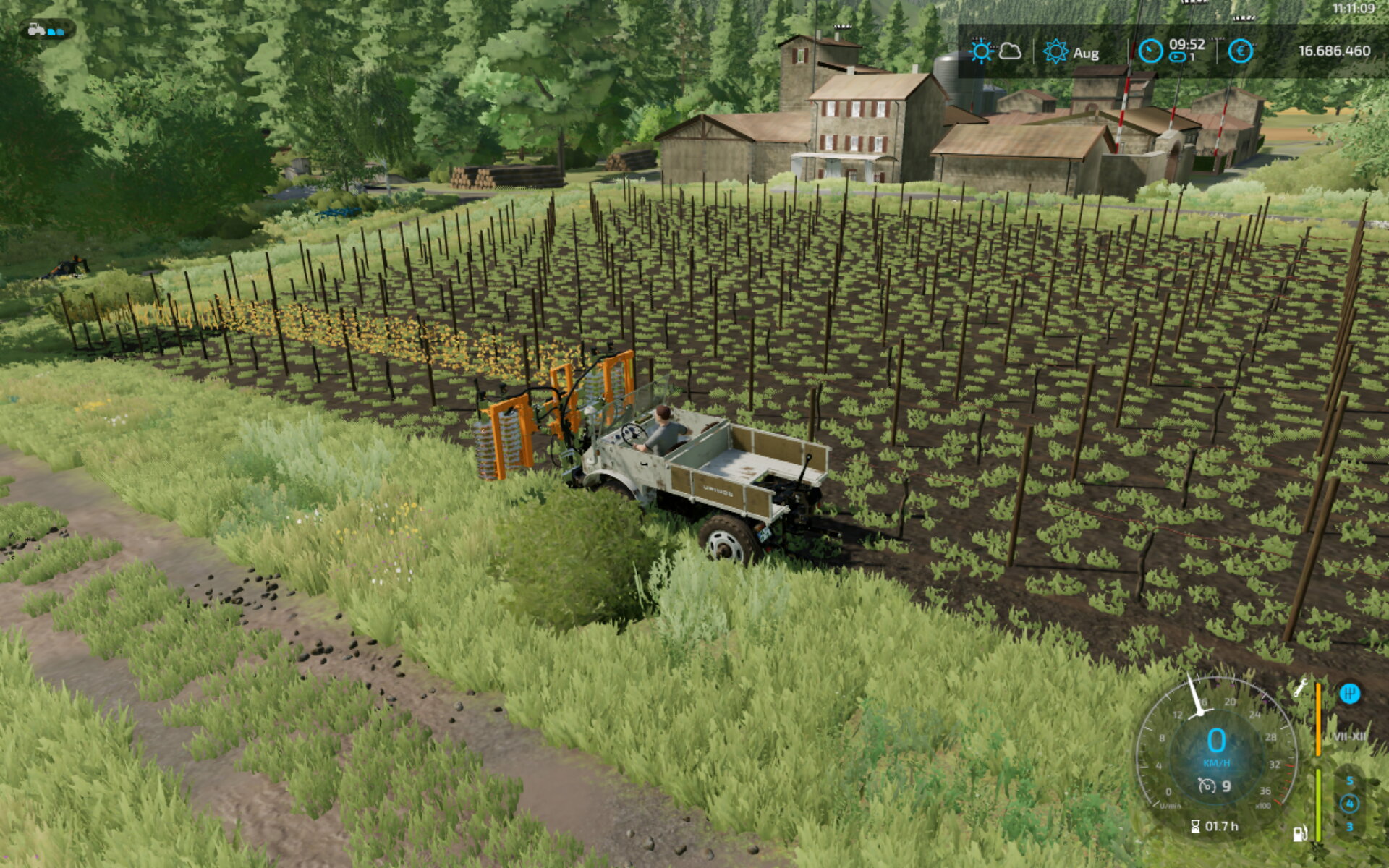Choose gear 5 in the gear selector
1389x868 pixels.
[x=1349, y=781]
